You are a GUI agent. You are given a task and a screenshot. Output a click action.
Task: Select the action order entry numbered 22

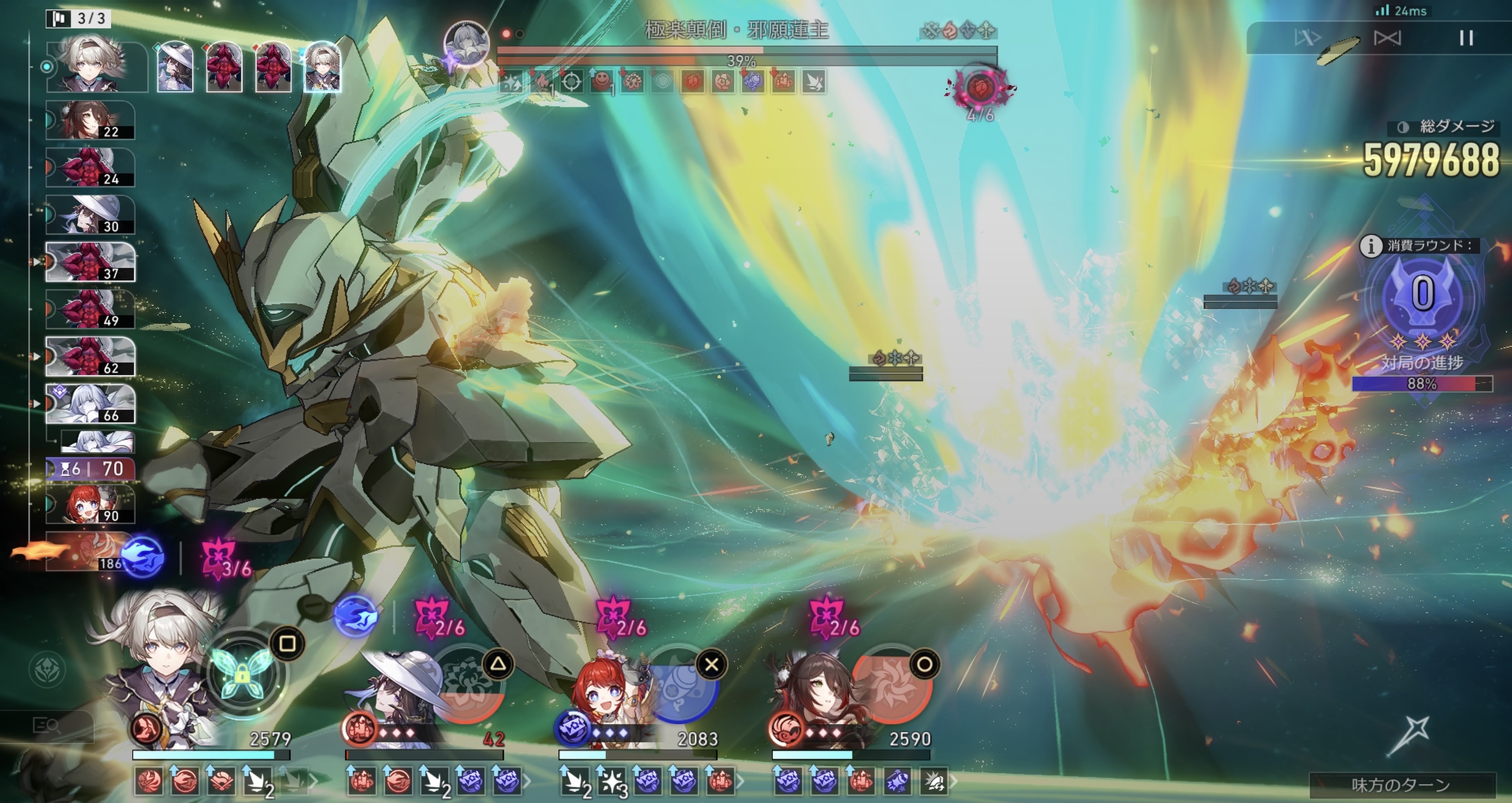(90, 120)
